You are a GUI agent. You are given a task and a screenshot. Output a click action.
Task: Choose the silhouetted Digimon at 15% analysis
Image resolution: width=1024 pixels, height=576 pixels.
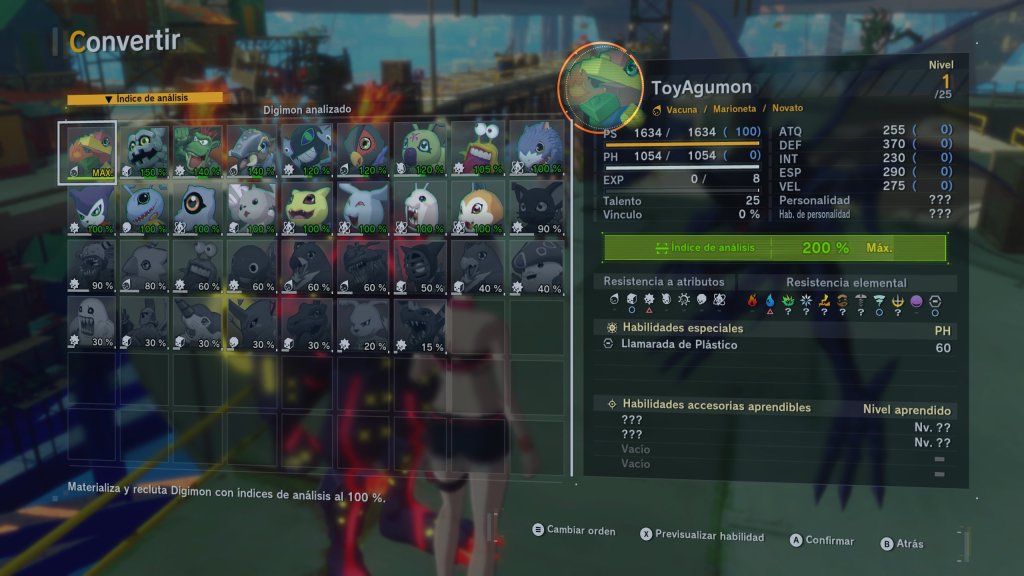(x=424, y=323)
